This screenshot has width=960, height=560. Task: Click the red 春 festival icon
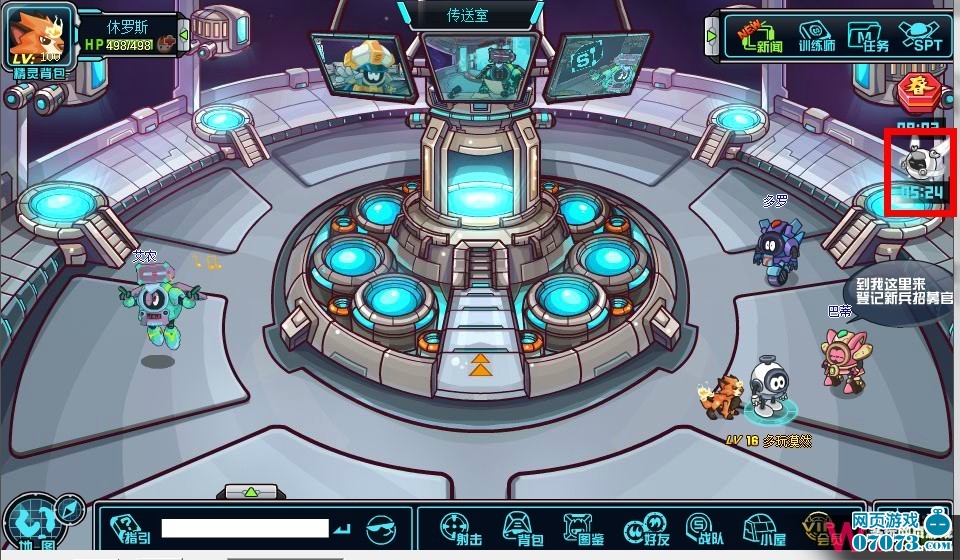click(x=914, y=89)
